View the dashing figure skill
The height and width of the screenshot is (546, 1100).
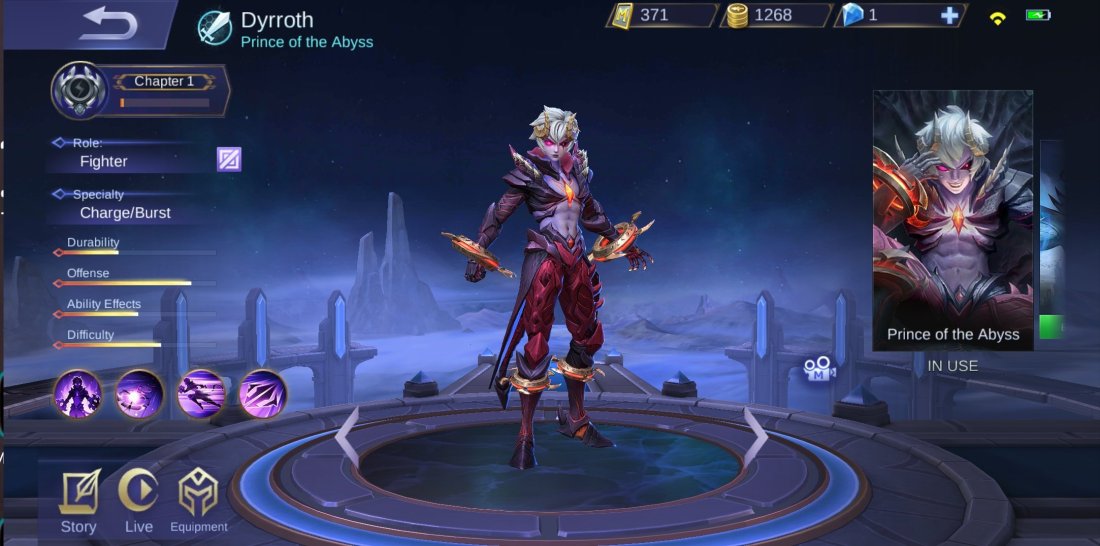click(201, 393)
